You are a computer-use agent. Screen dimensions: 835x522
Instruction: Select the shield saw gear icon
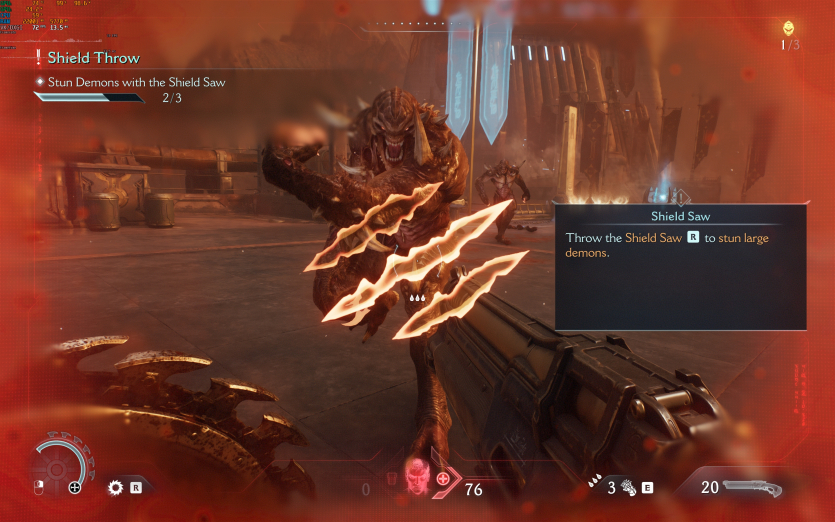click(x=115, y=488)
